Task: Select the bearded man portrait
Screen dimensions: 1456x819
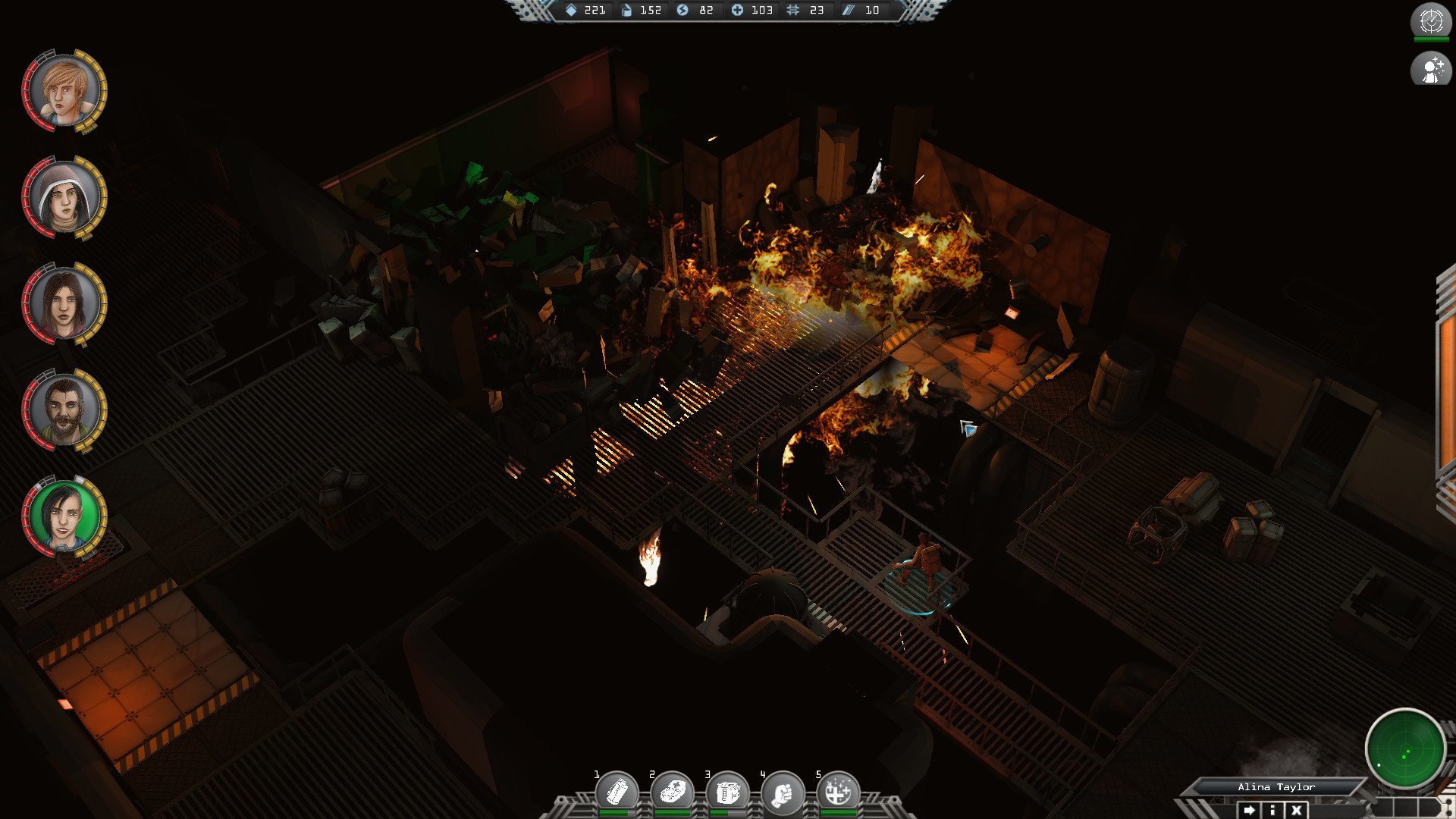Action: [x=64, y=410]
